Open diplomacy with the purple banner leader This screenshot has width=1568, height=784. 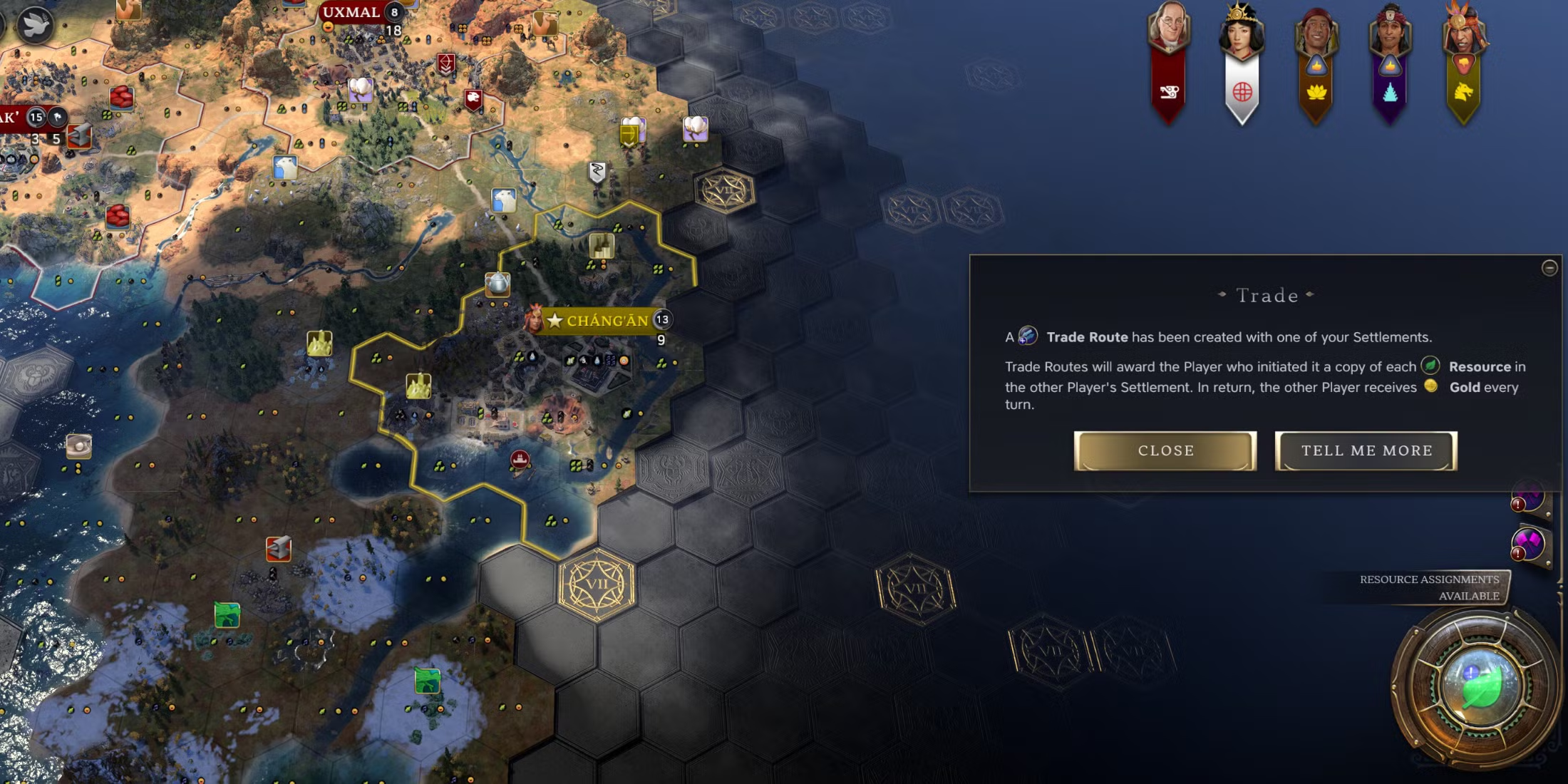1390,37
